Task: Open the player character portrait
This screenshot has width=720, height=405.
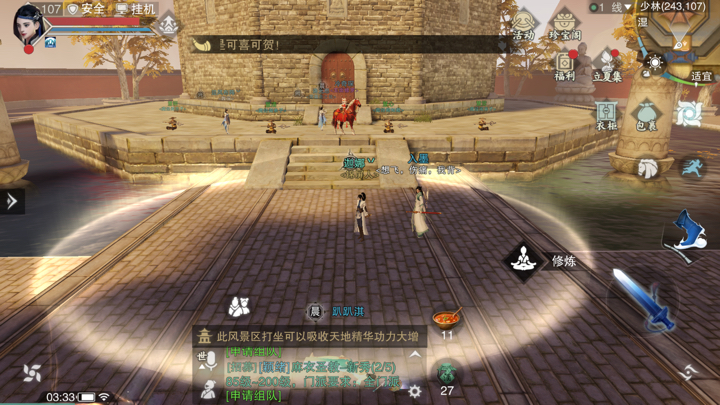Action: click(27, 24)
